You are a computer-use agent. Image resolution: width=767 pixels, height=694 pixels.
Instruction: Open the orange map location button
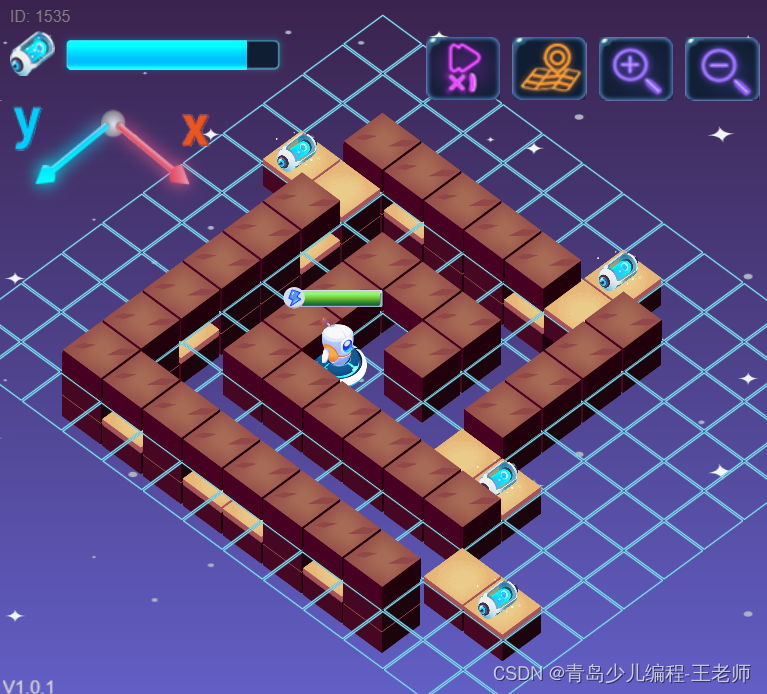coord(549,68)
